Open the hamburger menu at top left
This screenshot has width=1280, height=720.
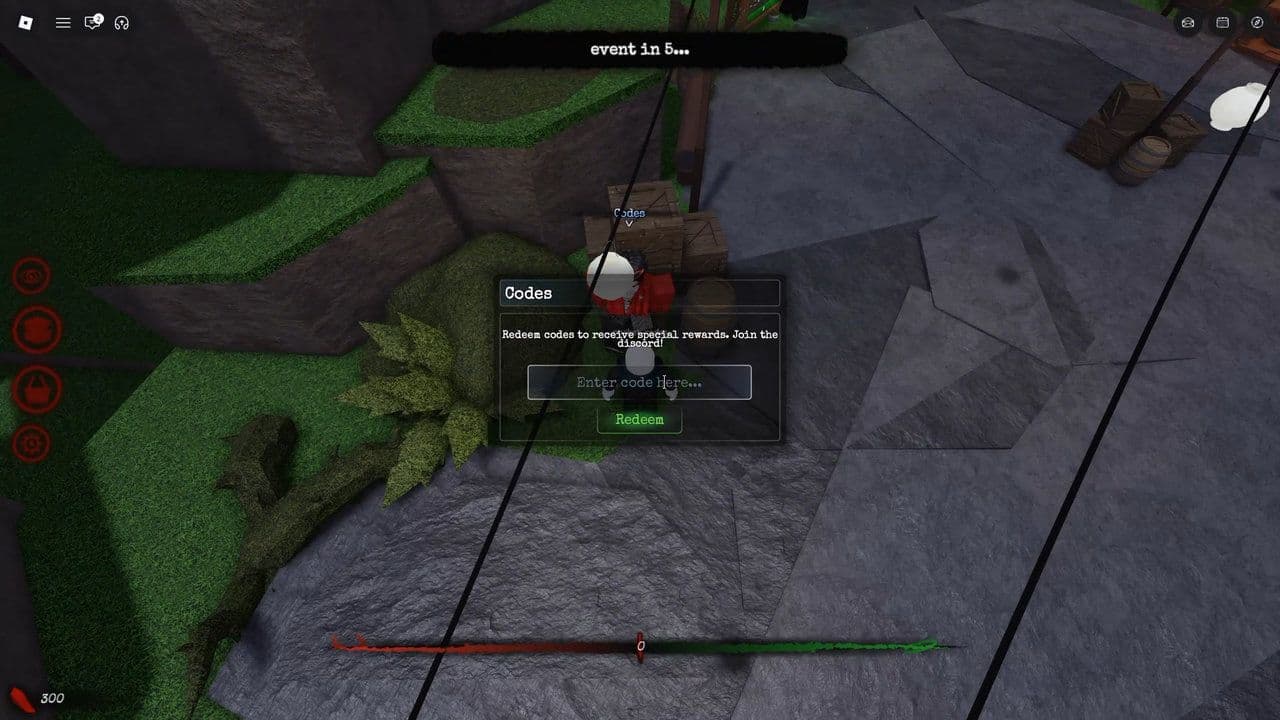(63, 22)
